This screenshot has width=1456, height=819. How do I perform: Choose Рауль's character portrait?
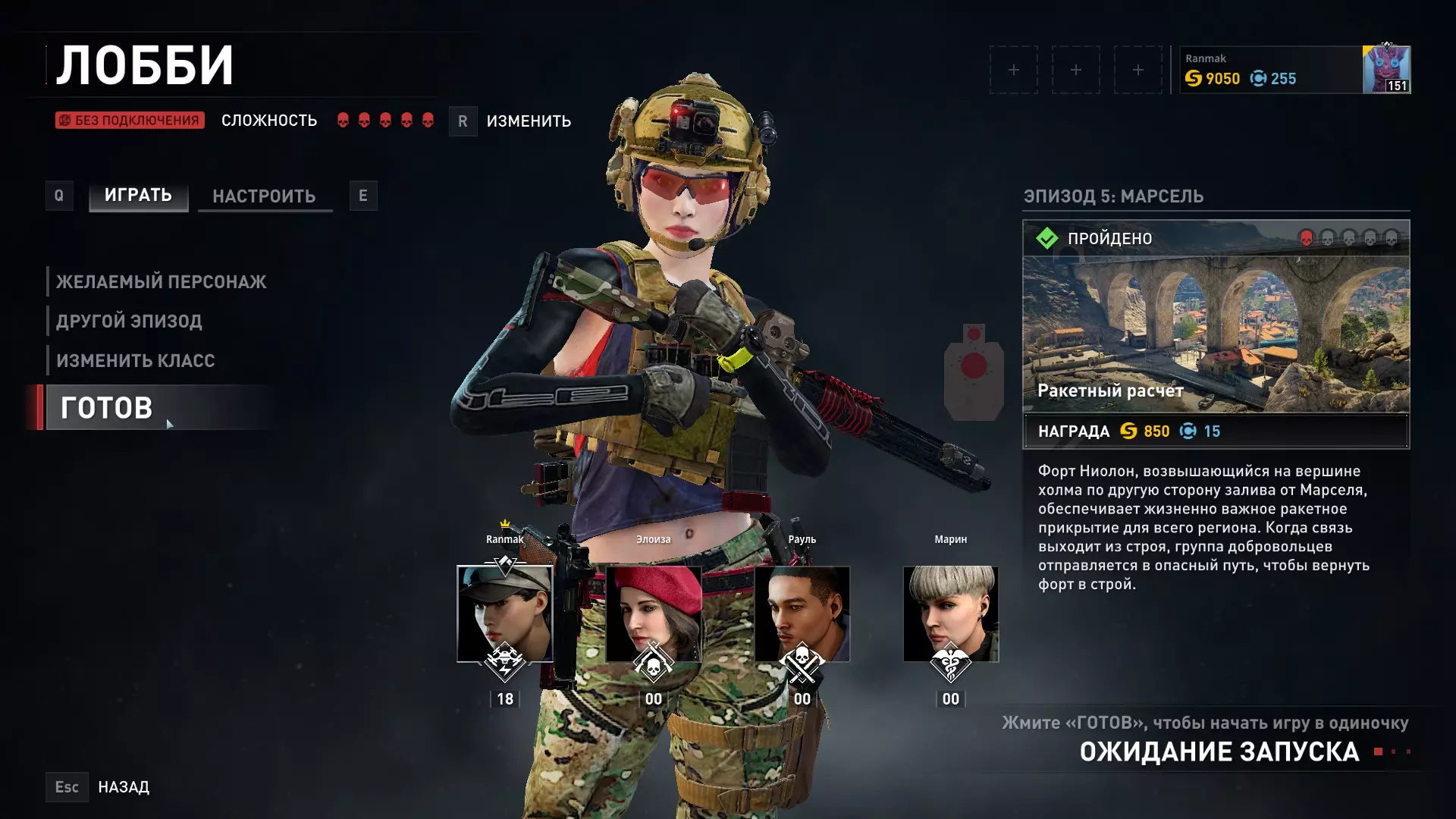click(x=802, y=613)
